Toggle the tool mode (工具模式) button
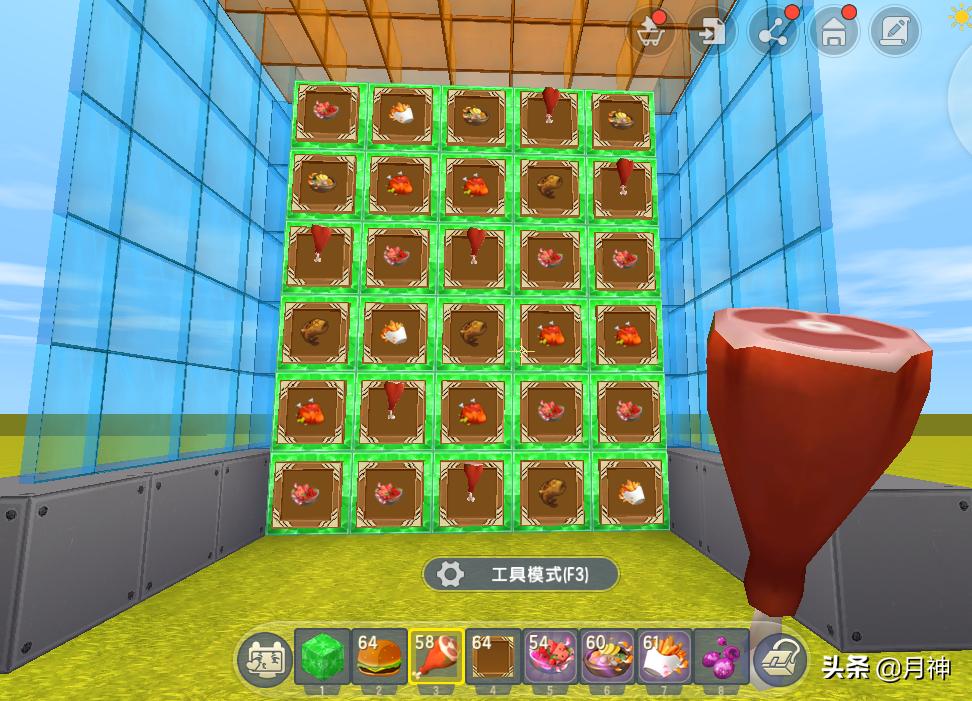972x701 pixels. [520, 574]
